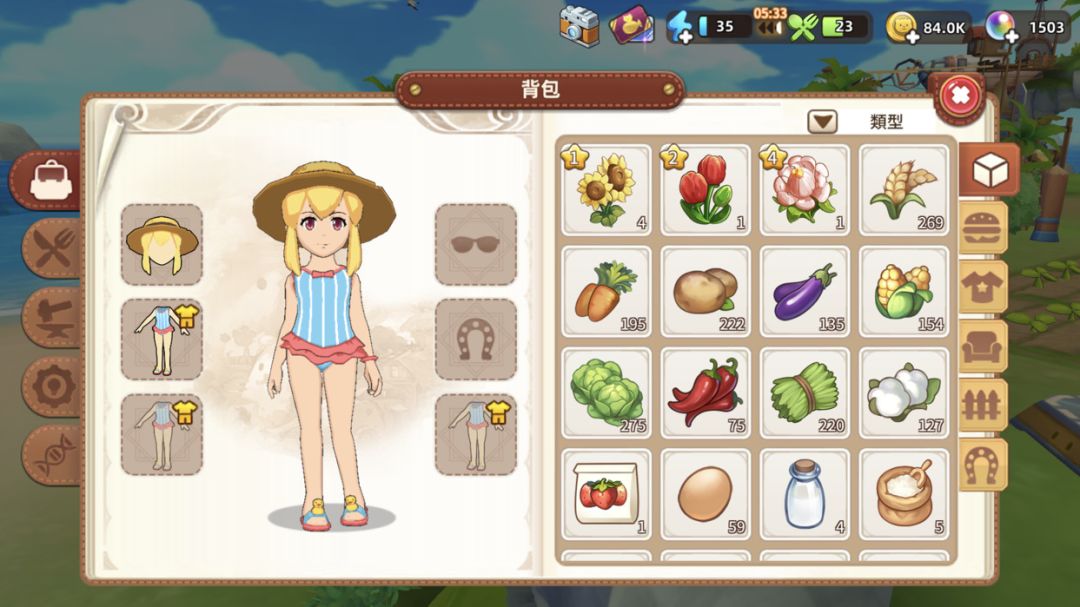Choose the cotton item slot
Image resolution: width=1080 pixels, height=607 pixels.
pyautogui.click(x=904, y=391)
